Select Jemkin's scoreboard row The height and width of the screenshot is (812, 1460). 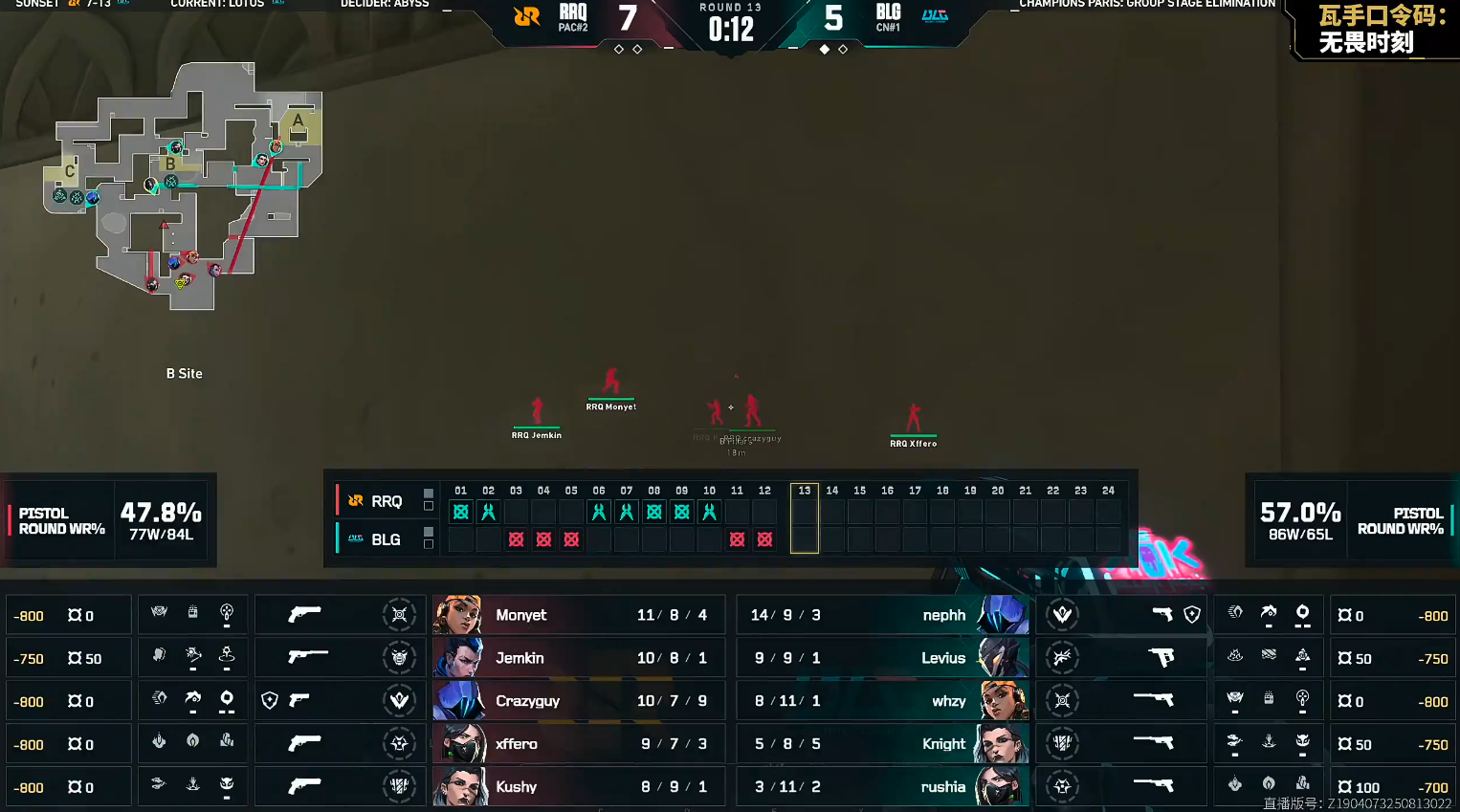point(579,658)
